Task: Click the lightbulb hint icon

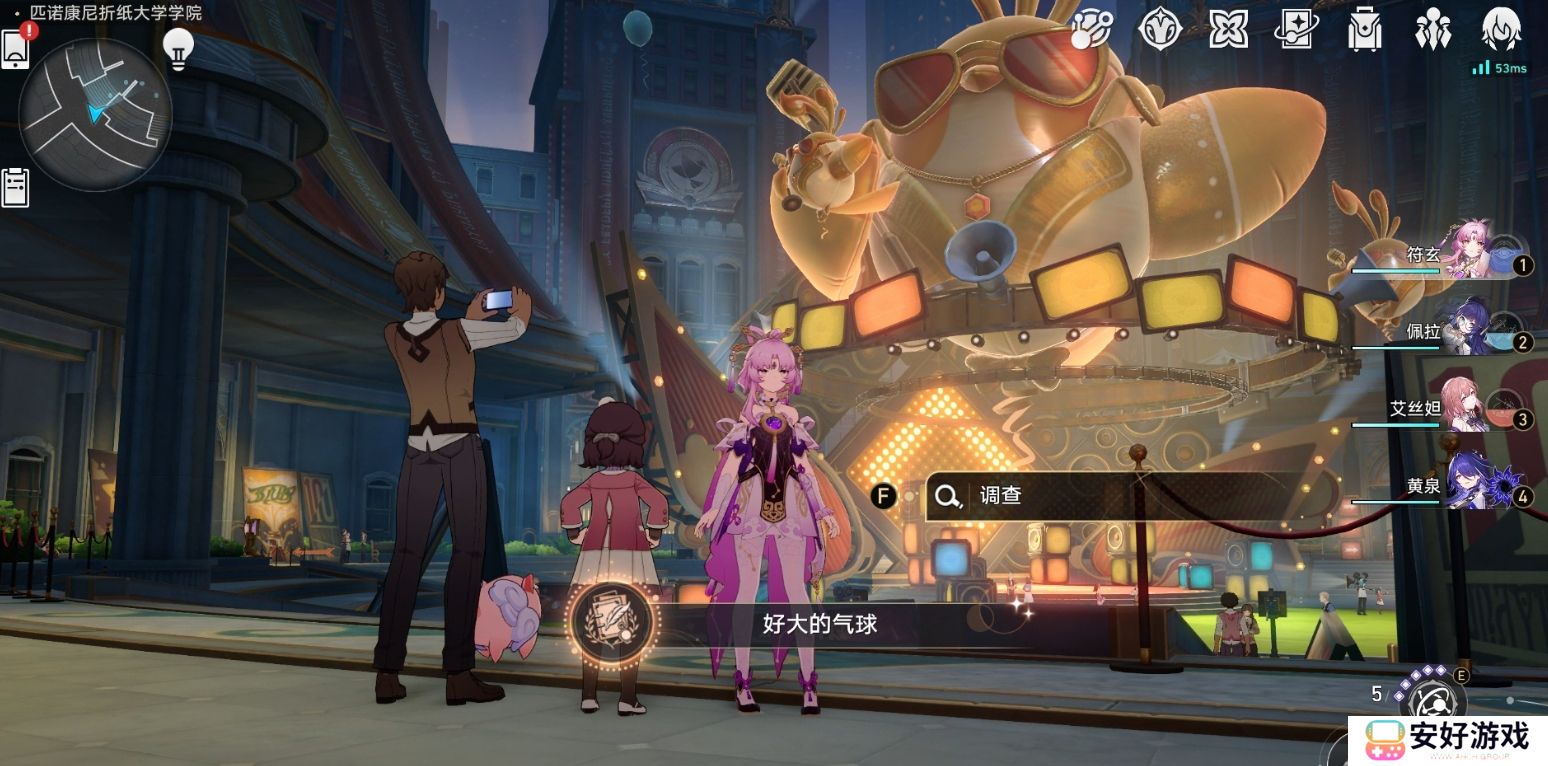Action: (178, 47)
